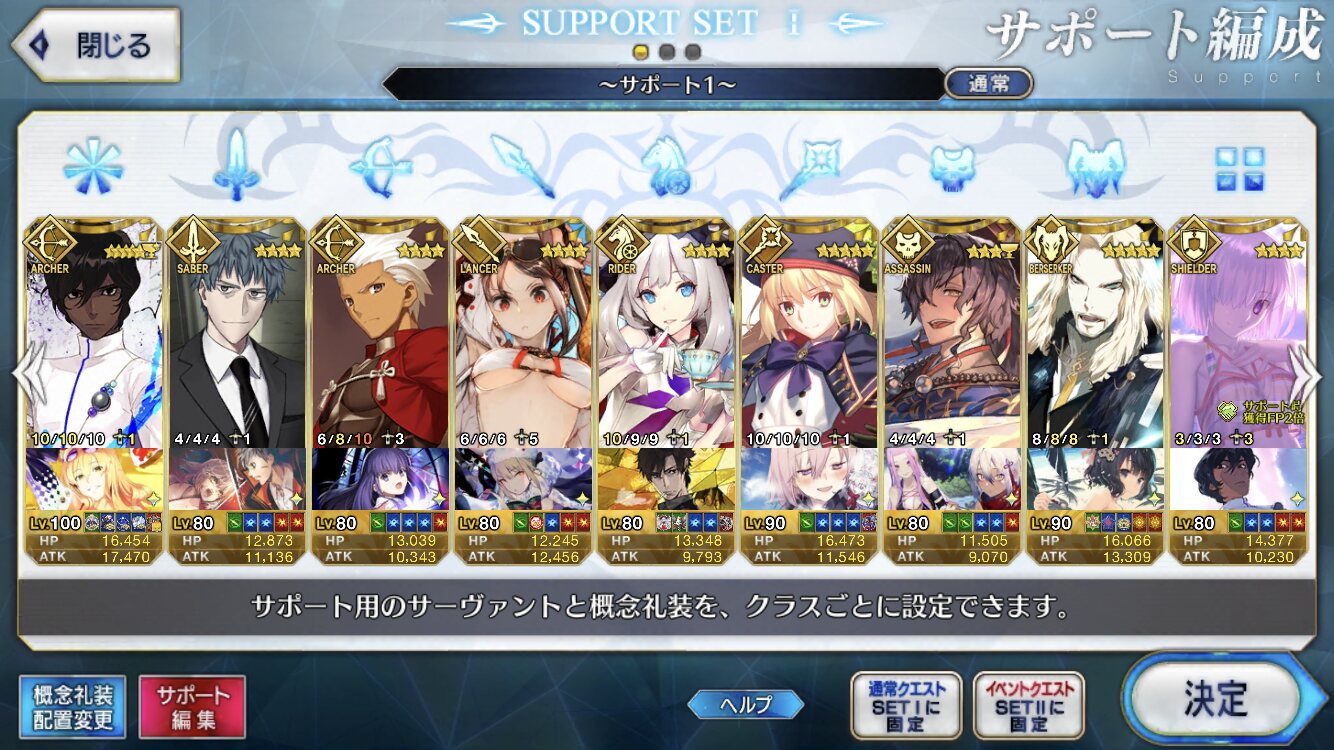Pick the Lancer support servant card

(523, 390)
